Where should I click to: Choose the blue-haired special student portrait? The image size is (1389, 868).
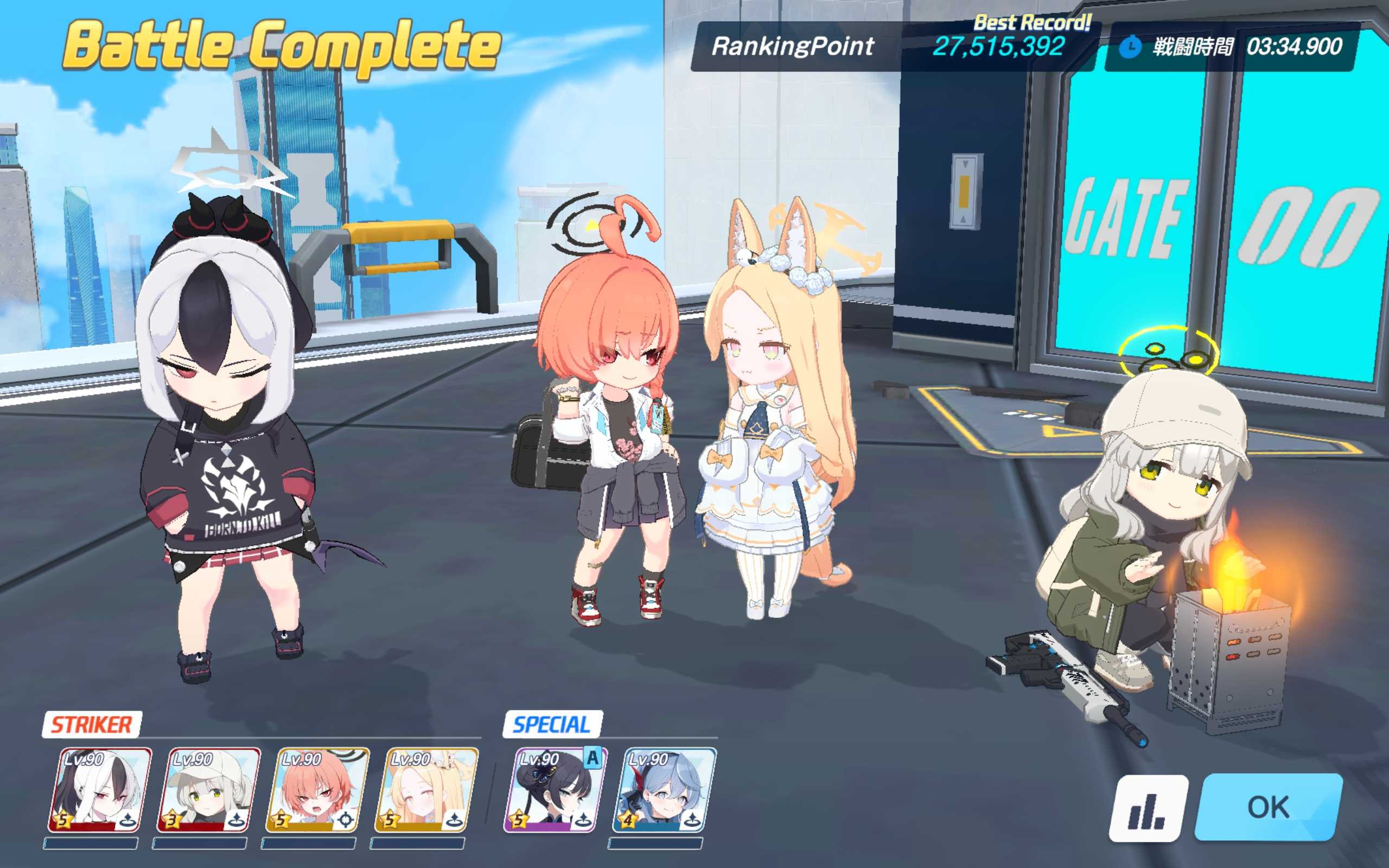[664, 790]
